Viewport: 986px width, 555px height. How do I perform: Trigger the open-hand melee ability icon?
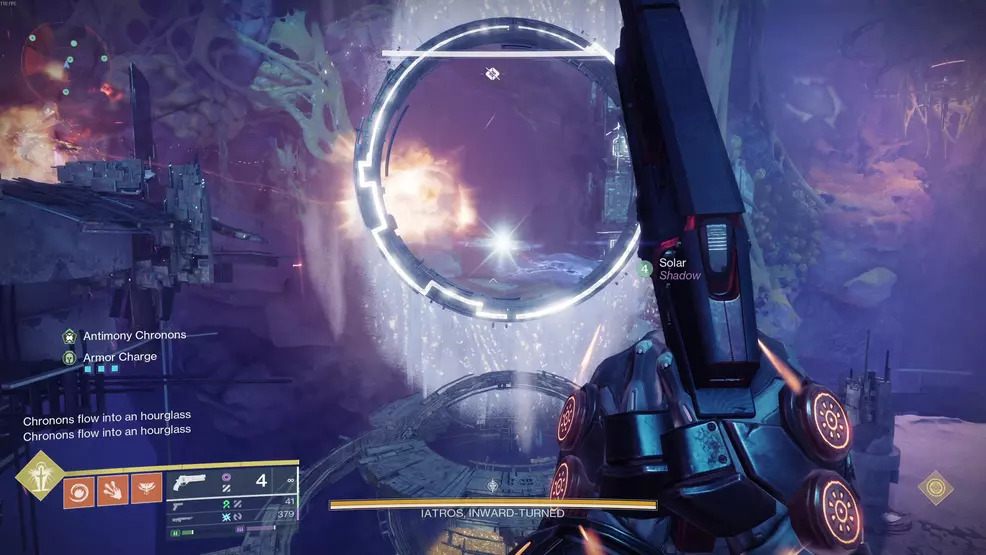tap(113, 491)
